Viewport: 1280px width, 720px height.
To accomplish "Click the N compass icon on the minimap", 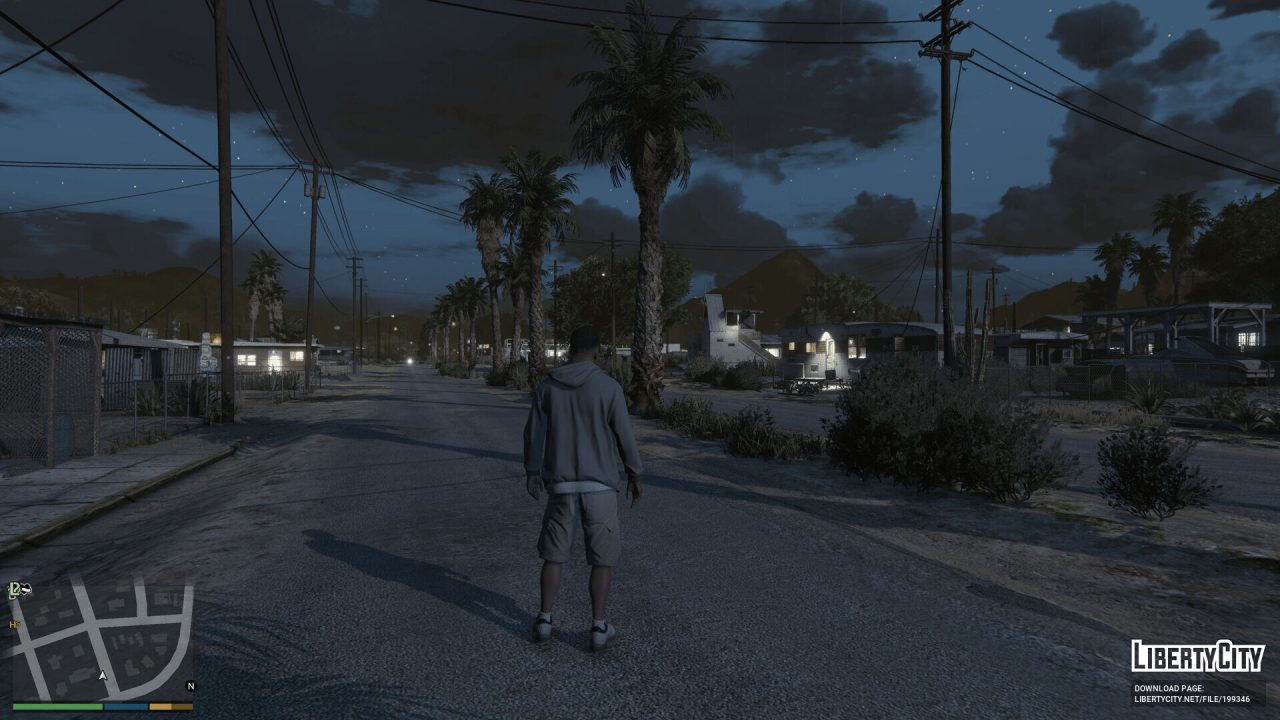I will coord(190,686).
